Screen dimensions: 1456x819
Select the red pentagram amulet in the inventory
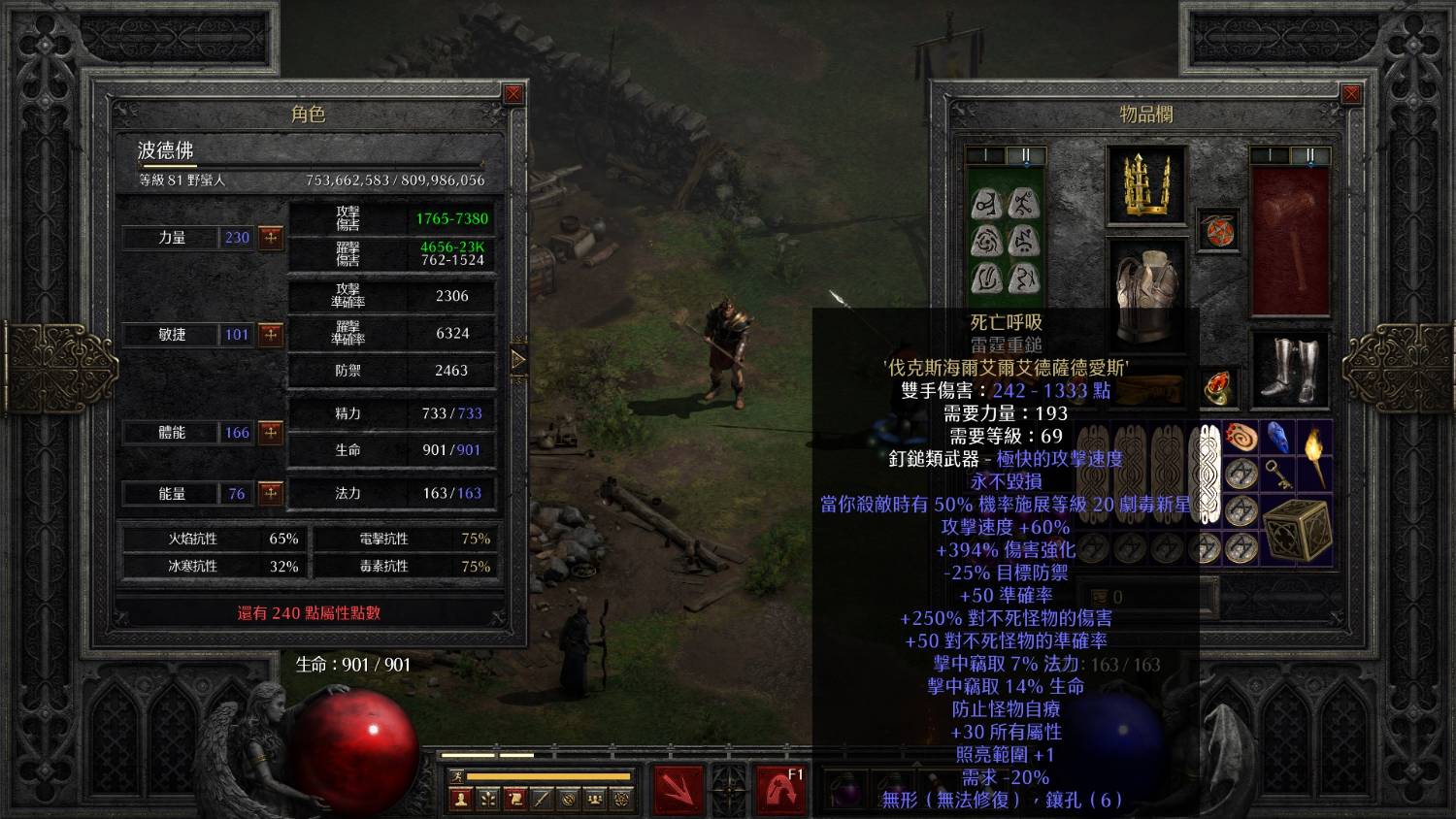click(x=1219, y=231)
